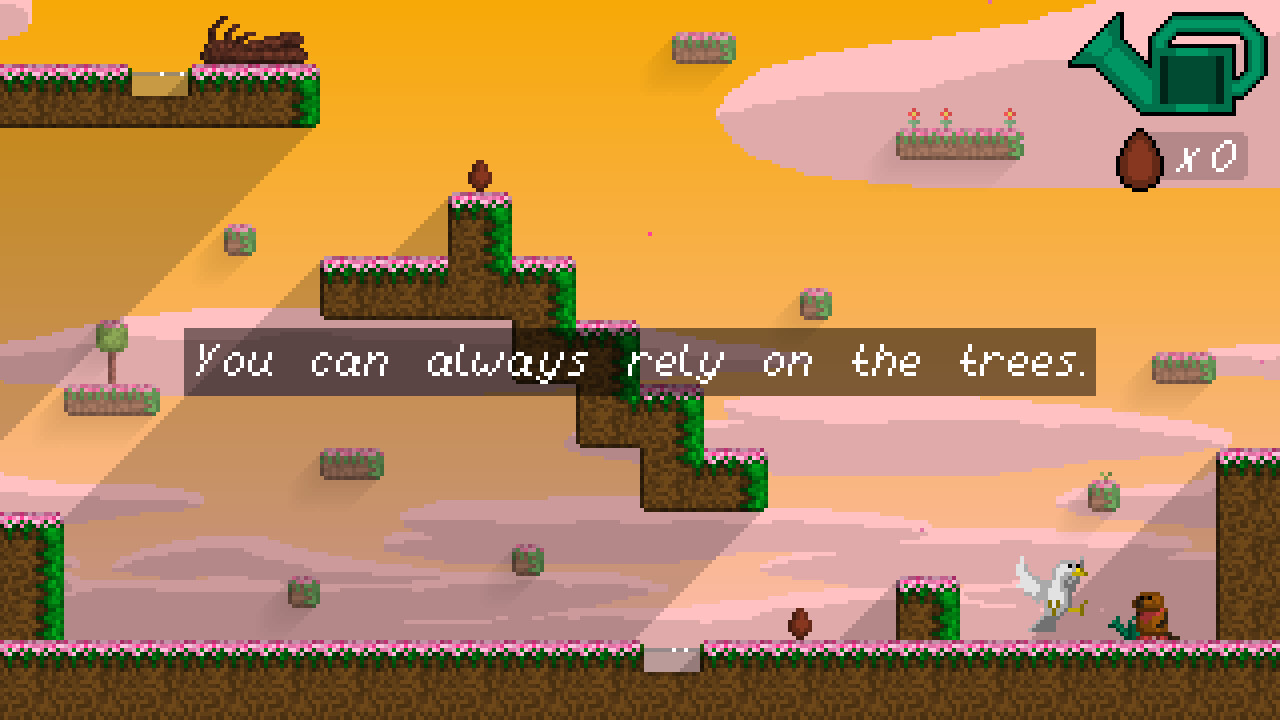Viewport: 1280px width, 720px height.
Task: Click the 'x 0' seed counter label
Action: point(1210,157)
